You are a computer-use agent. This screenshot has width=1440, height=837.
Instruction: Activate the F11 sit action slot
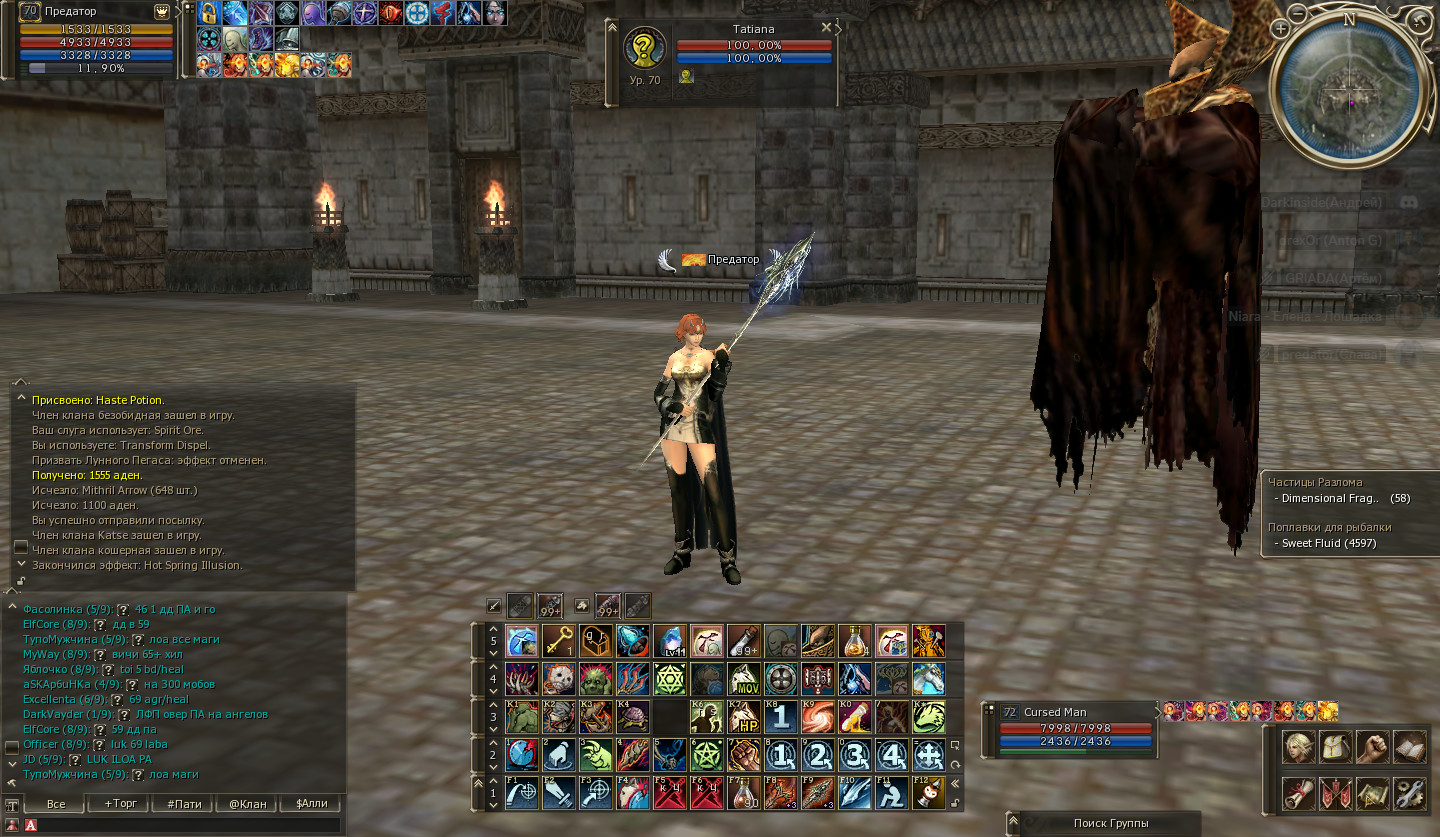891,793
